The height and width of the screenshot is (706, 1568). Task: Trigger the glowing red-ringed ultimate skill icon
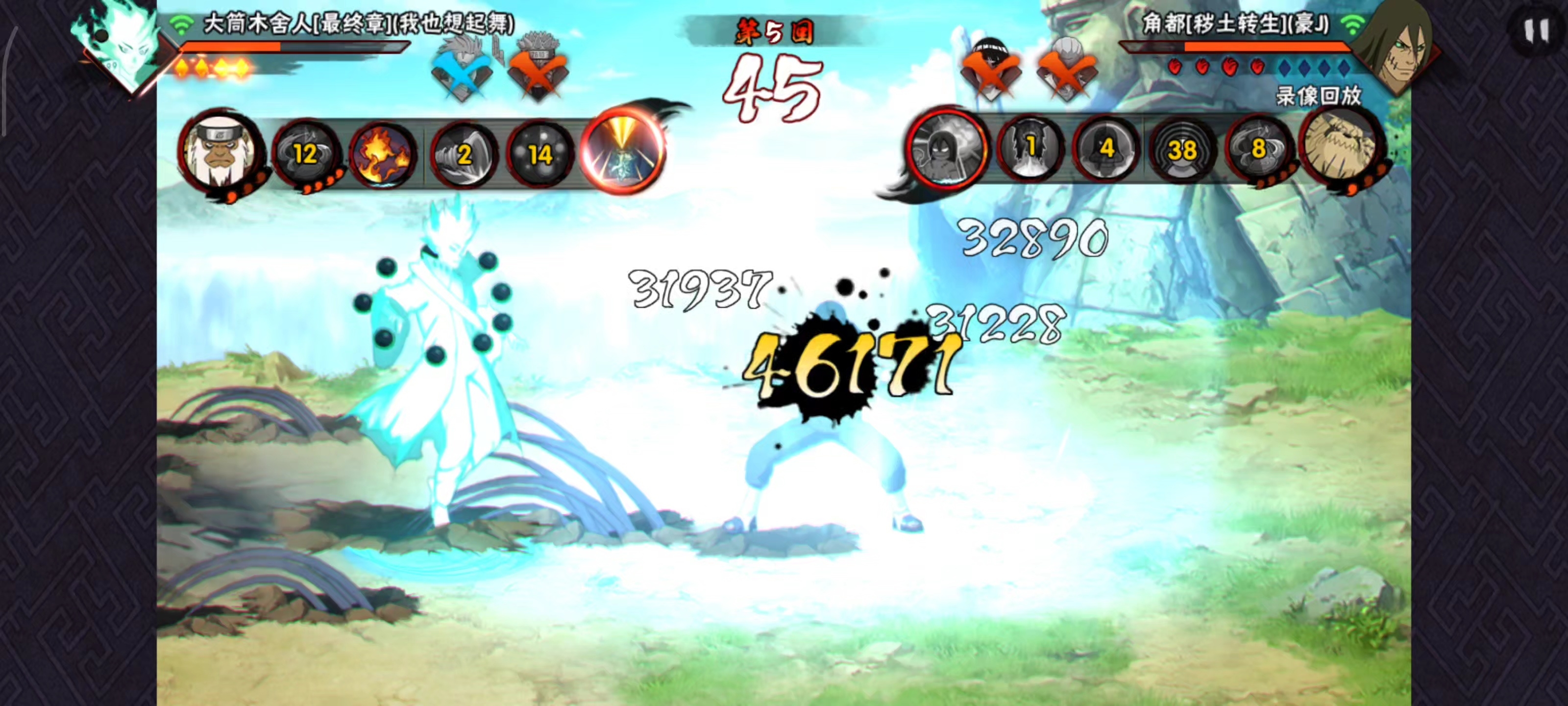pos(622,150)
